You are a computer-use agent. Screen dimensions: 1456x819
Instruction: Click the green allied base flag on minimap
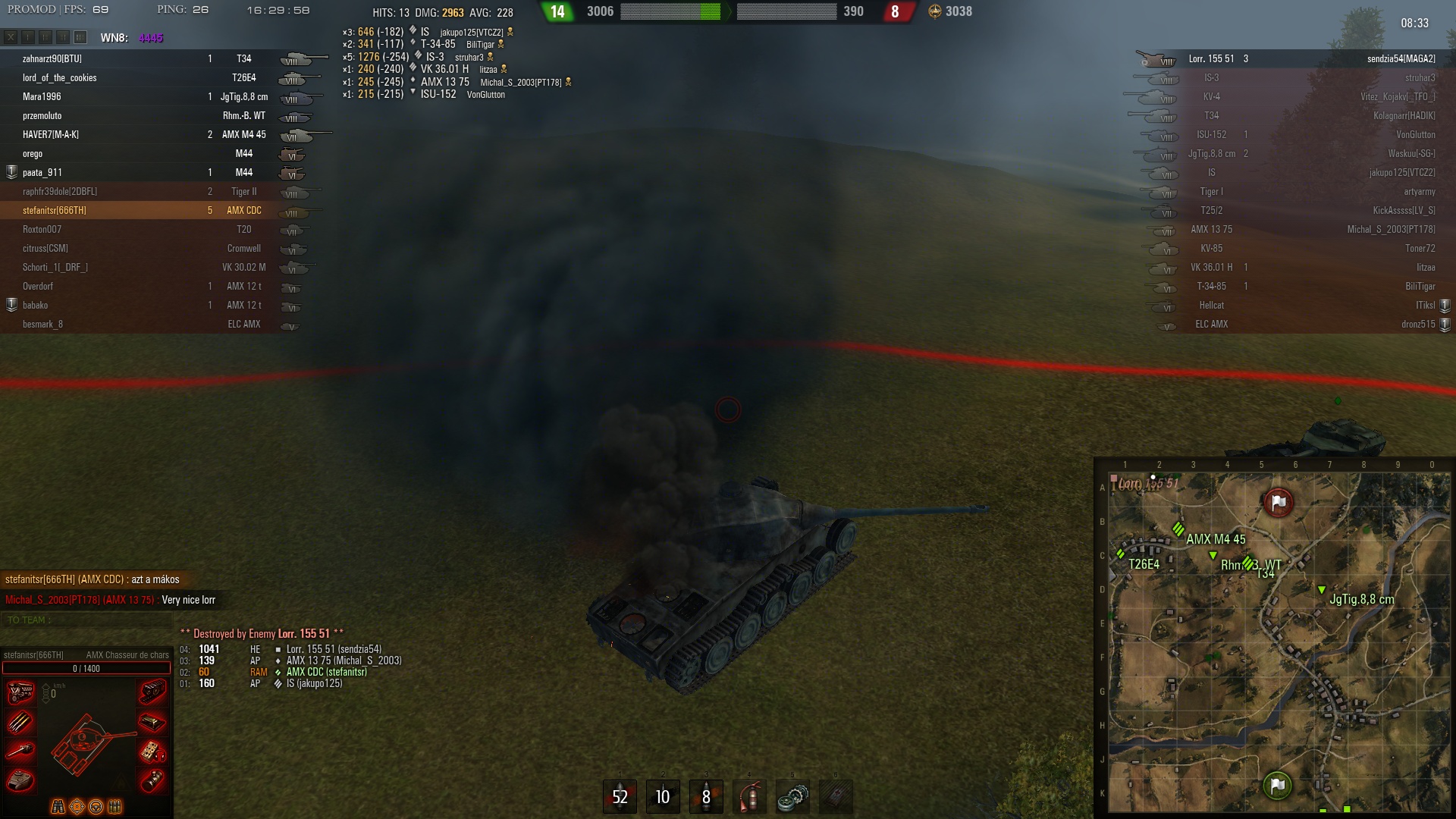click(1277, 786)
